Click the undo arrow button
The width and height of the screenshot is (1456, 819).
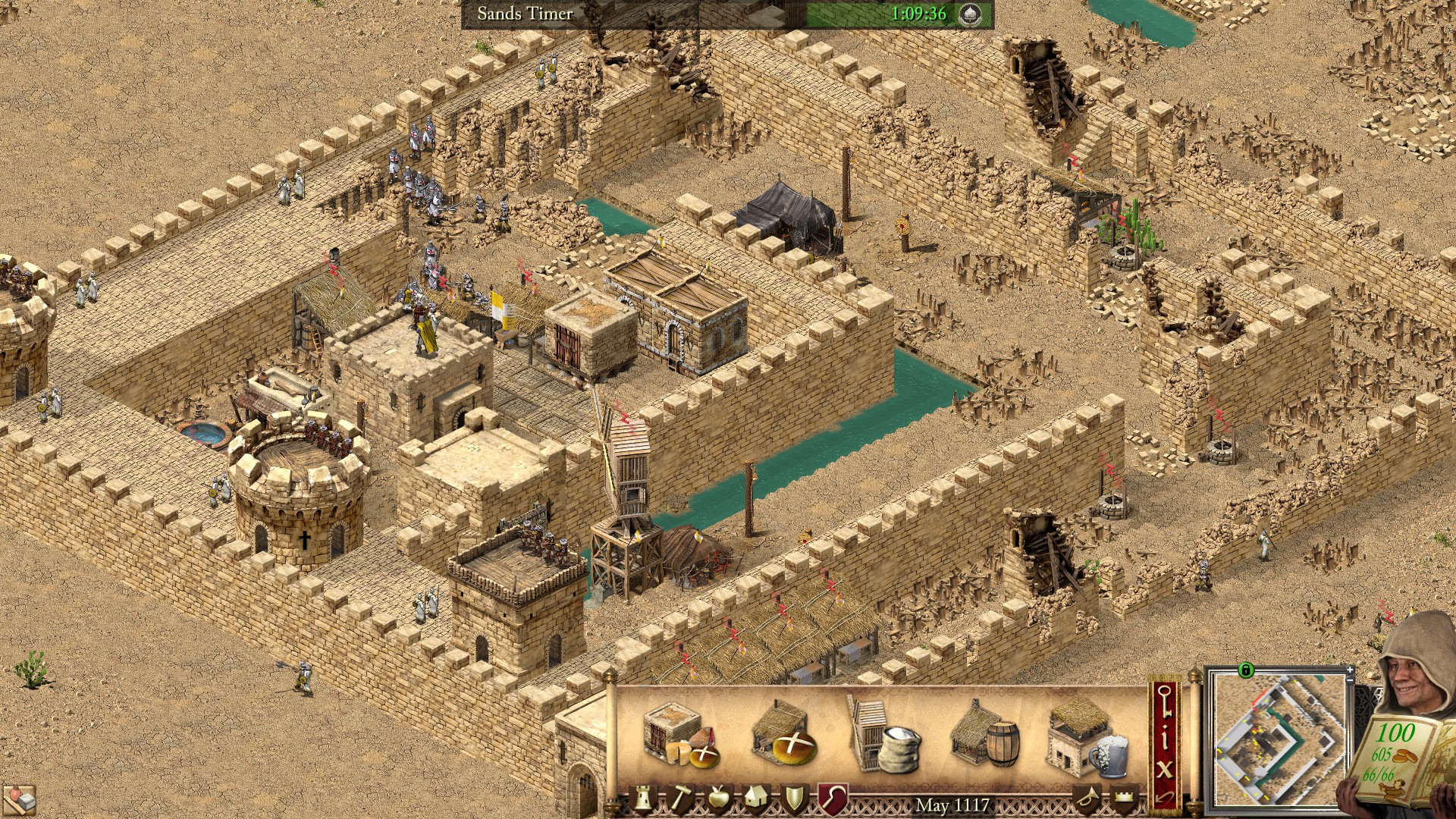pos(1165,798)
